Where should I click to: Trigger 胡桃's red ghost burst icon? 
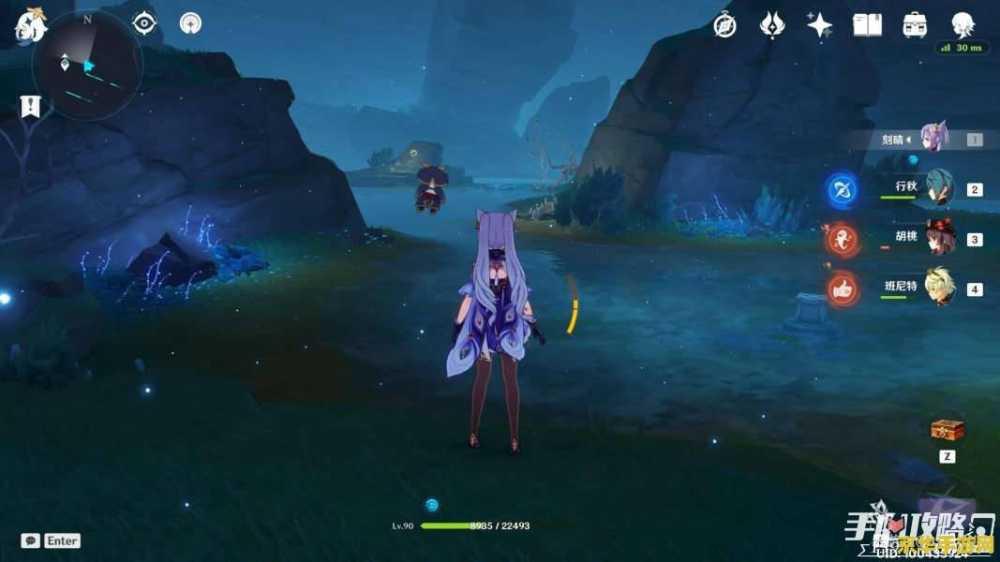843,240
